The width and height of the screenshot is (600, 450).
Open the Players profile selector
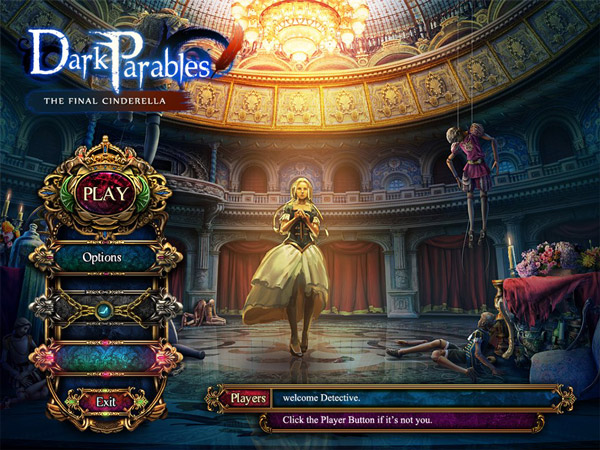[x=246, y=398]
